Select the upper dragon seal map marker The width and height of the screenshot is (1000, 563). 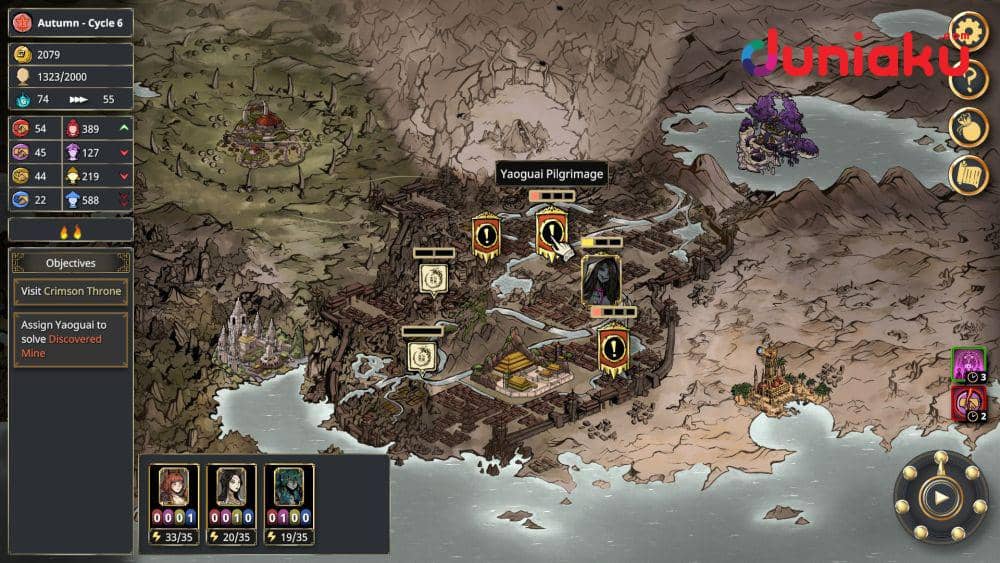point(434,277)
